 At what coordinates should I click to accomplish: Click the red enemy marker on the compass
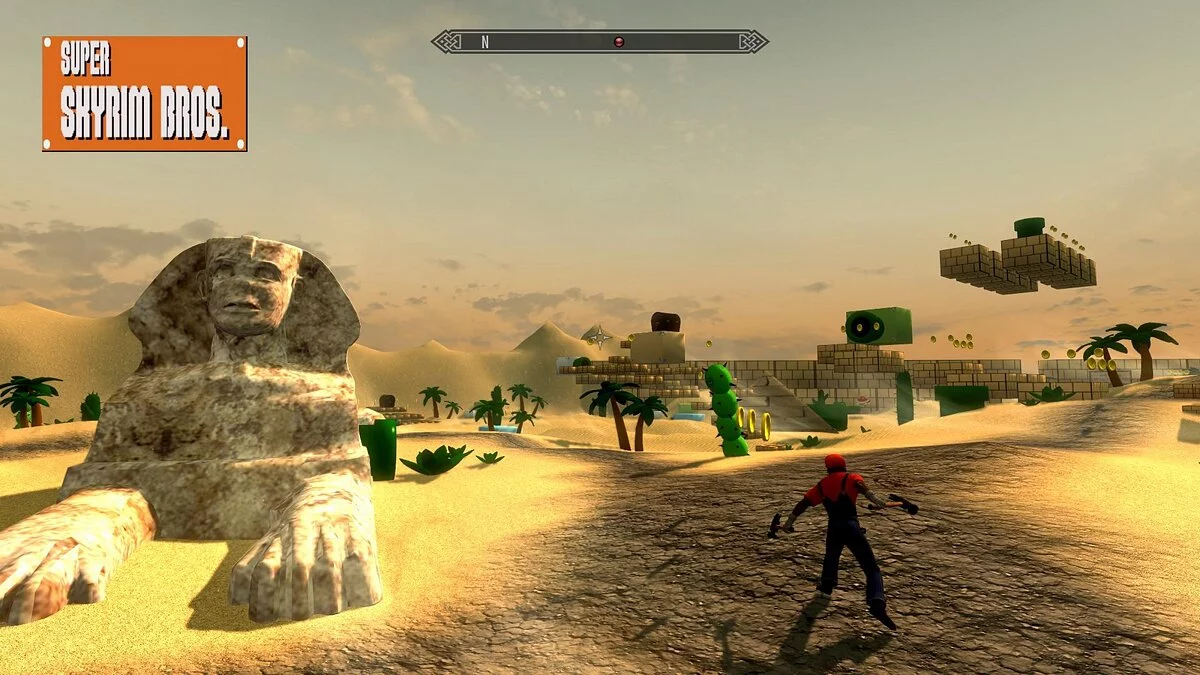pos(618,42)
